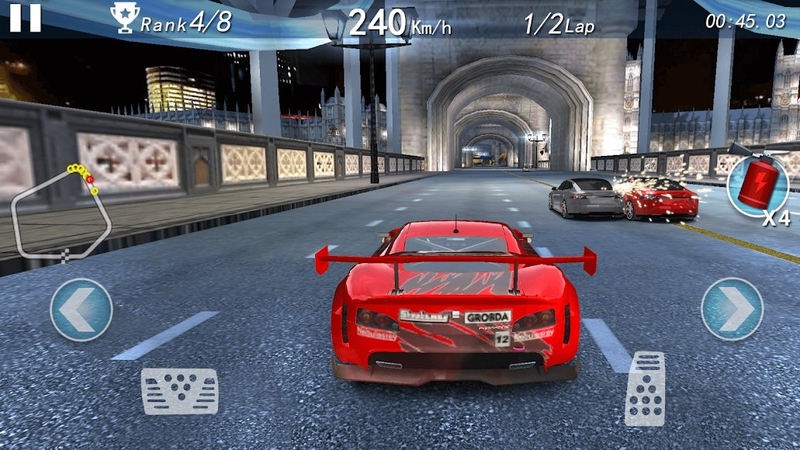The image size is (800, 450).
Task: Steer right with the right arrow button
Action: pos(732,309)
